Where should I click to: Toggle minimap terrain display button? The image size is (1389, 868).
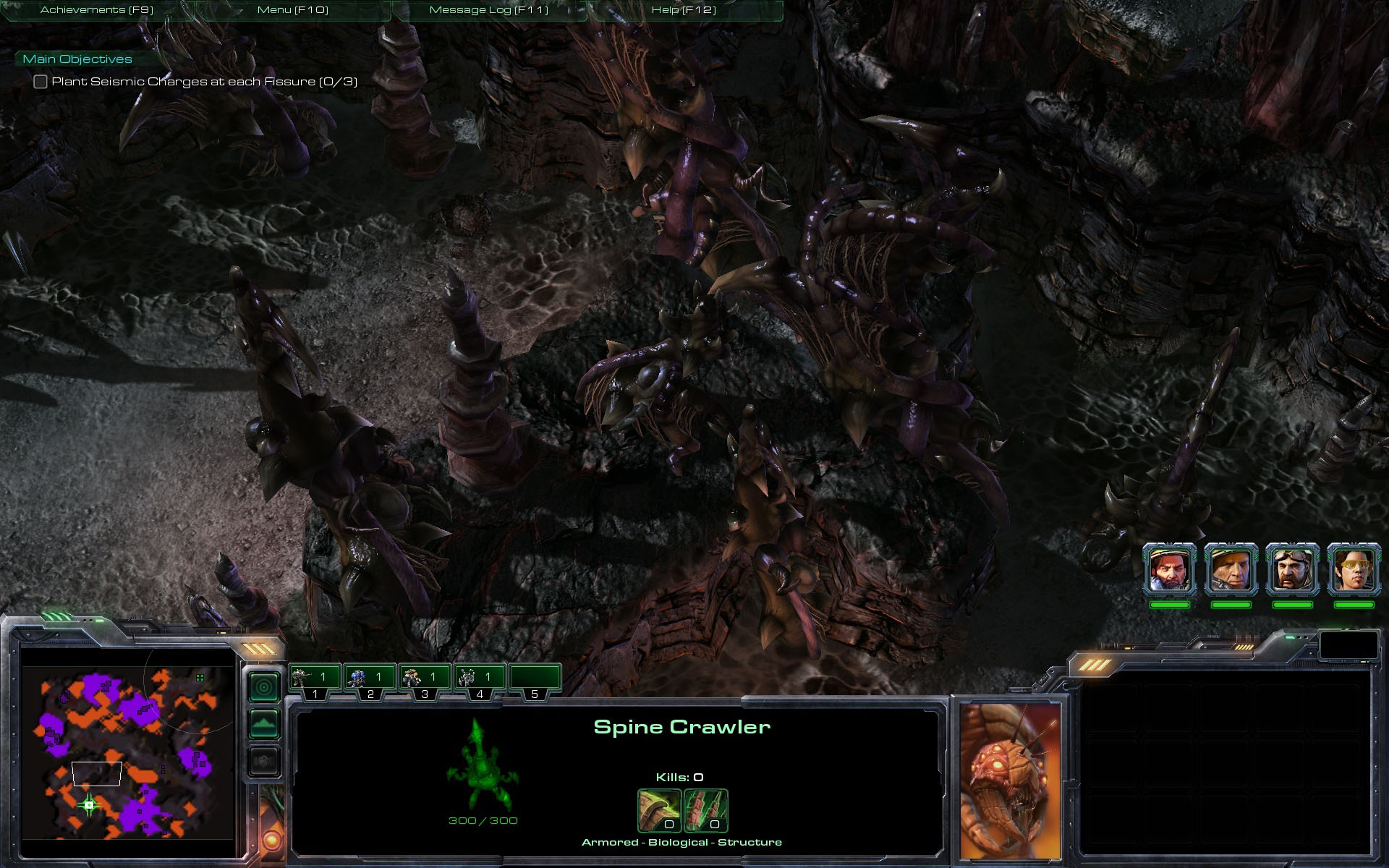(264, 723)
